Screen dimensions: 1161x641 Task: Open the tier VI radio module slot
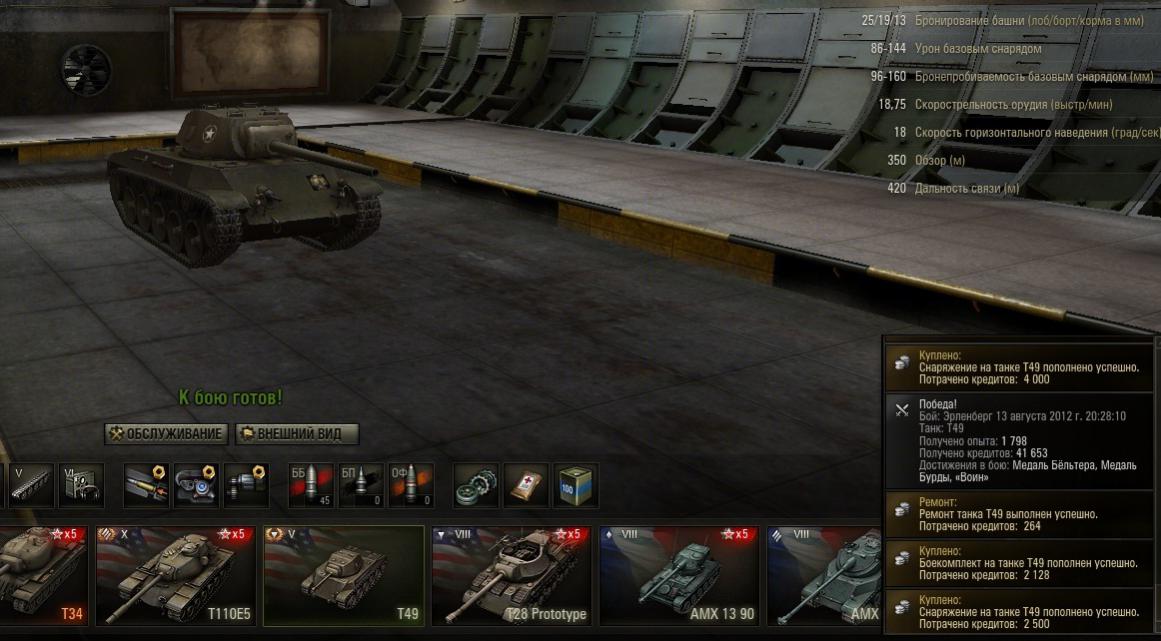pos(81,485)
